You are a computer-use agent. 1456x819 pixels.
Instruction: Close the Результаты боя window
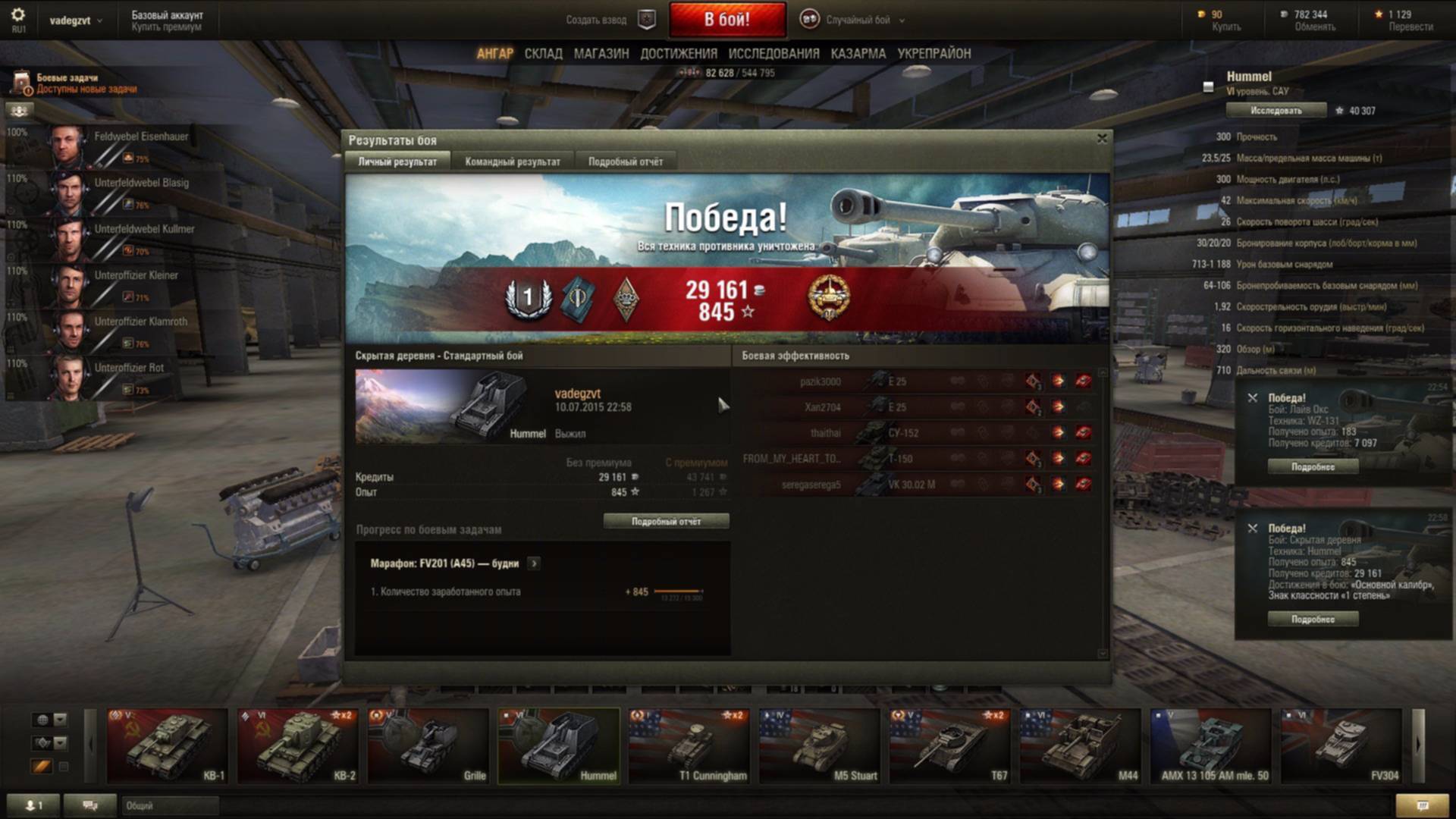[x=1102, y=138]
